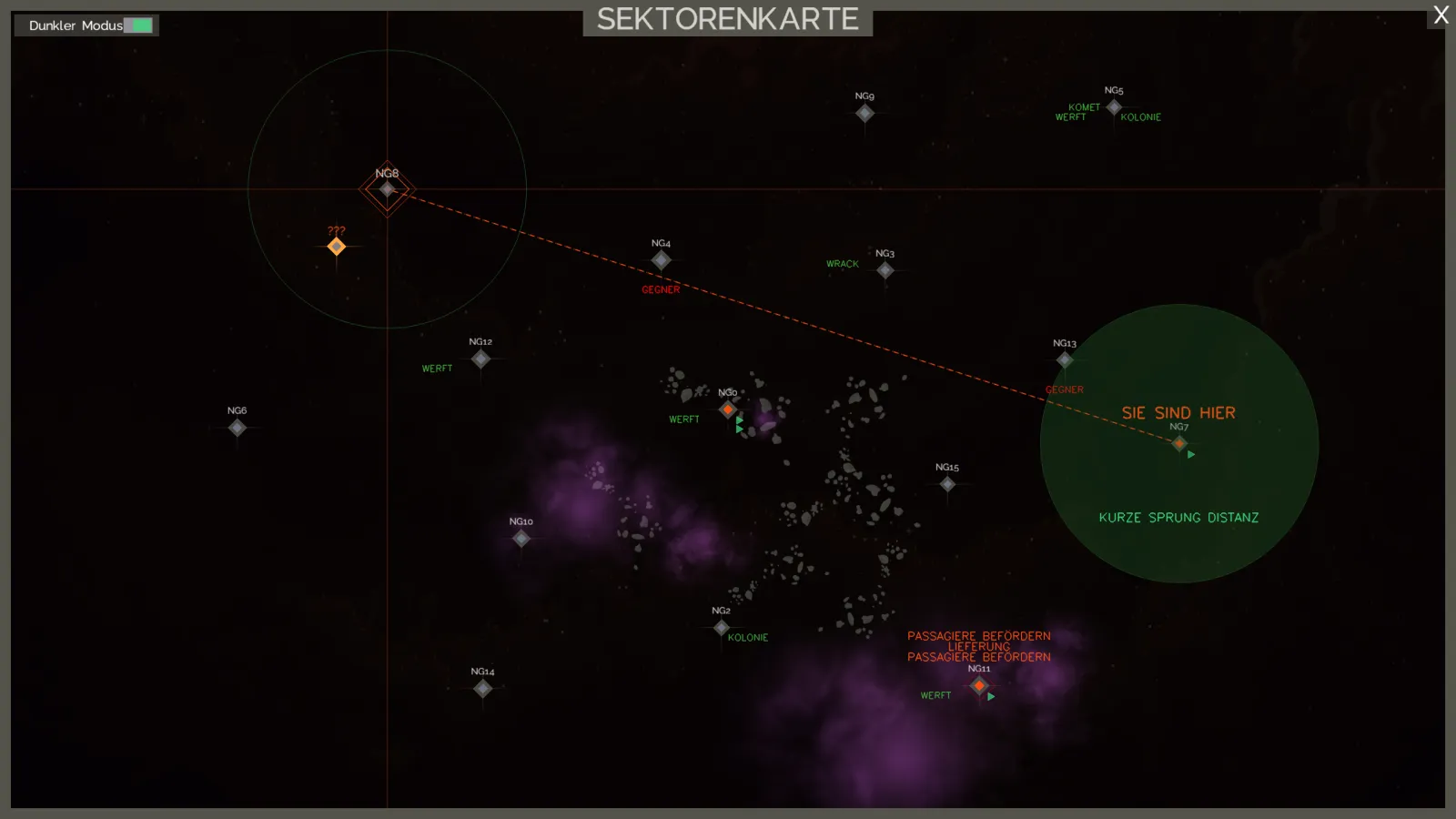Image resolution: width=1456 pixels, height=819 pixels.
Task: Choose the NG12 sector node
Action: 480,359
